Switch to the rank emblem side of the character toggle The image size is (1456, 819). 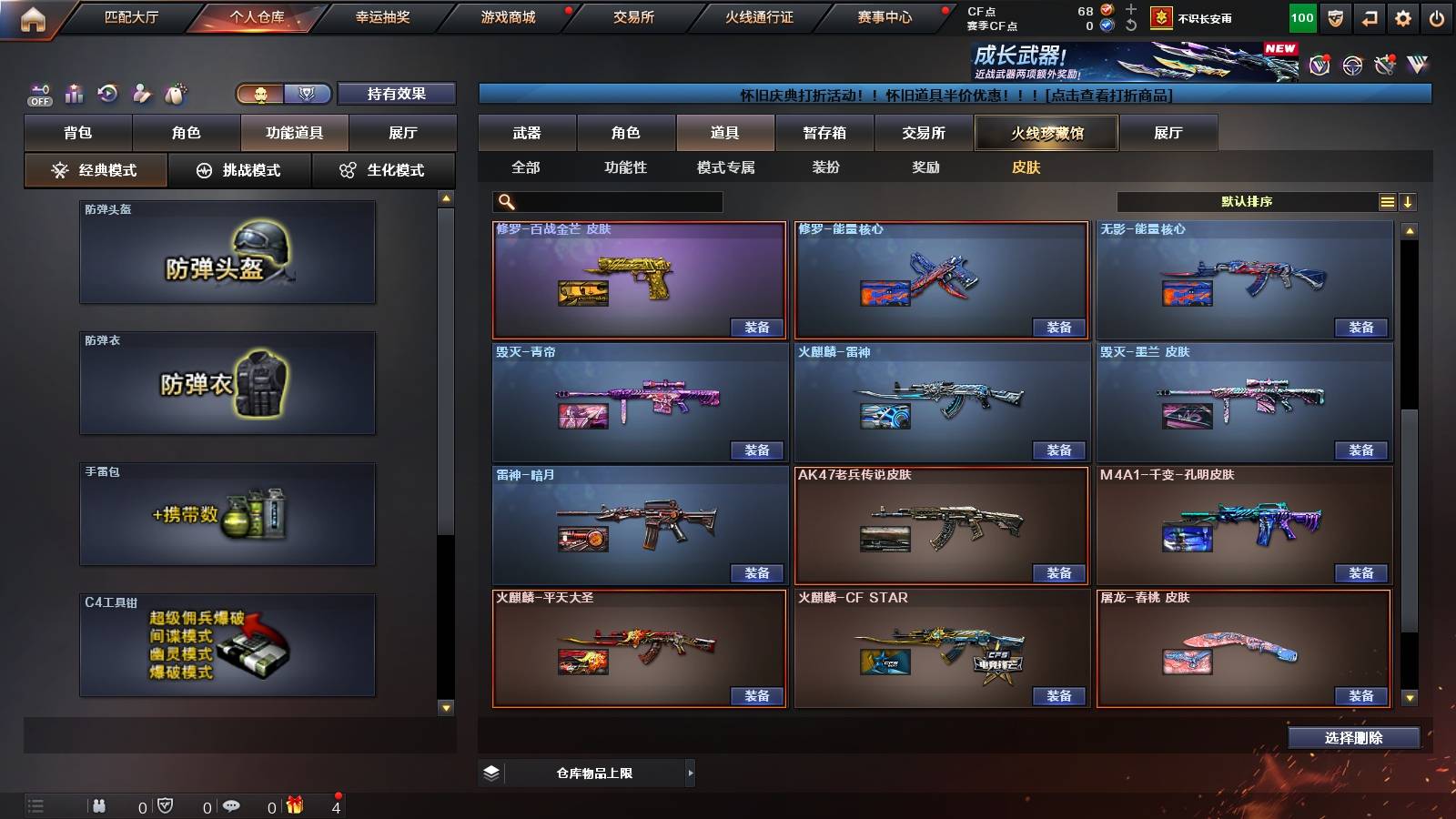point(308,94)
